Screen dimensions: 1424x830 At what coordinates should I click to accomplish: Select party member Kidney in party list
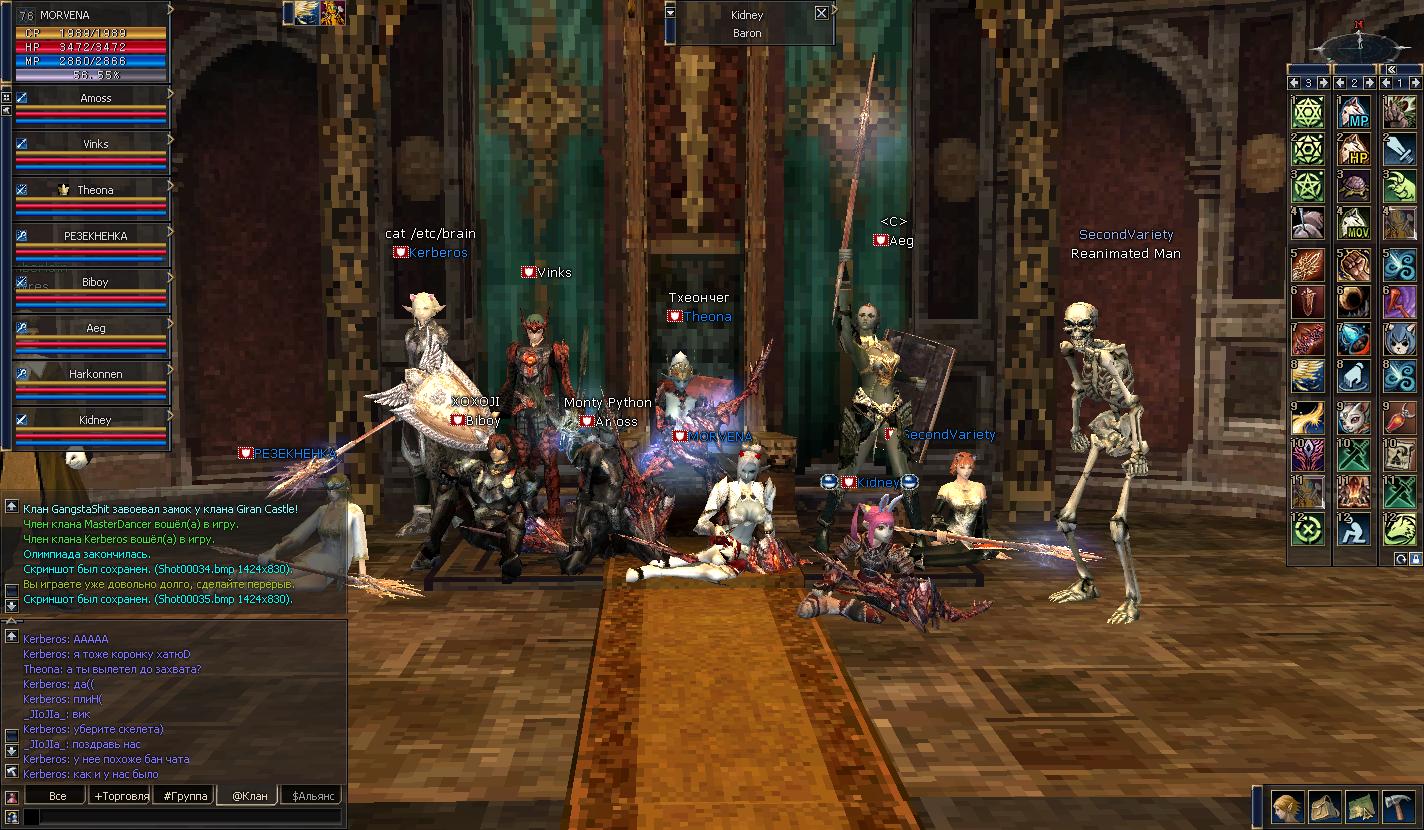[96, 420]
